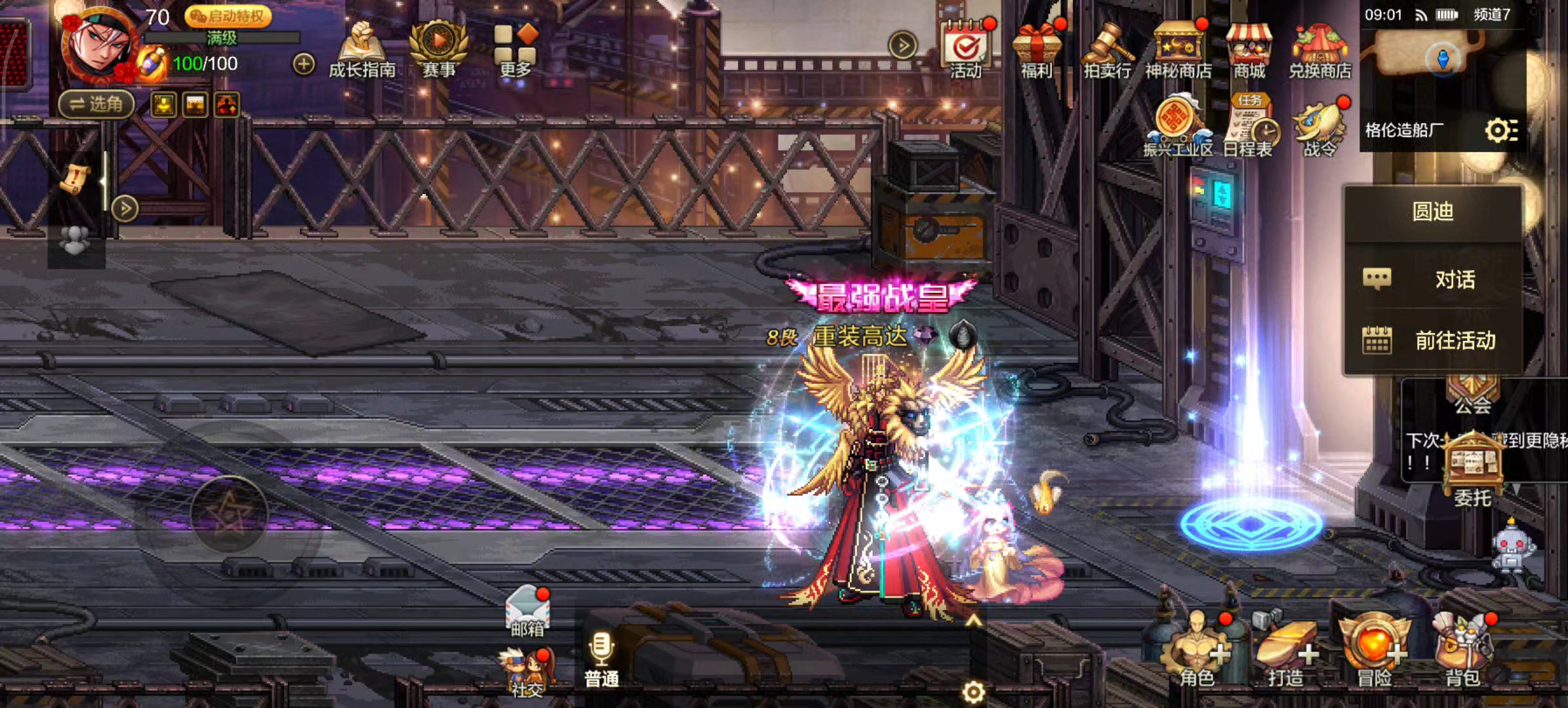Show the 更多 menu
The height and width of the screenshot is (708, 1568).
coord(515,50)
